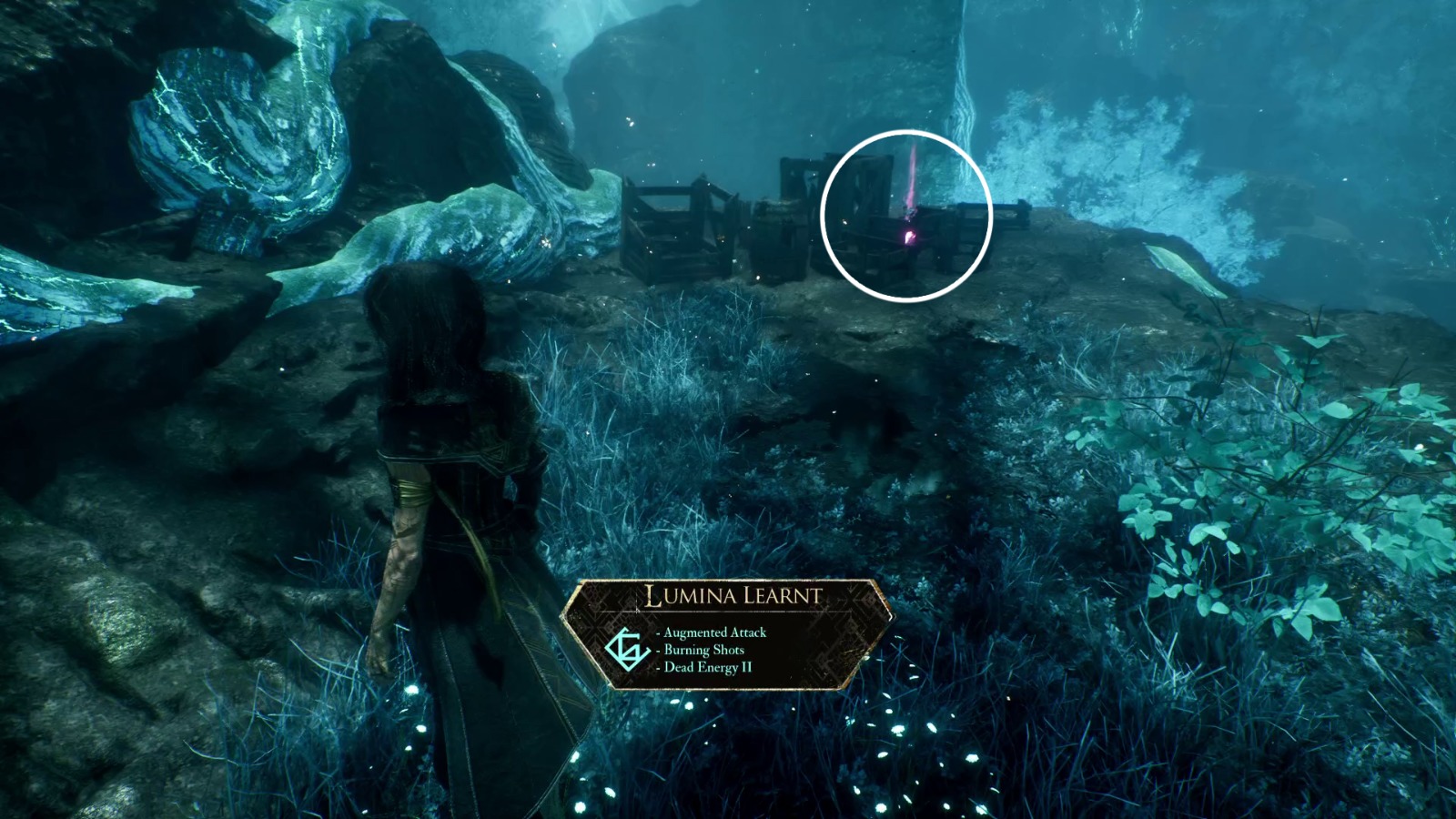
Task: Click the glowing white circle marker
Action: [x=907, y=215]
